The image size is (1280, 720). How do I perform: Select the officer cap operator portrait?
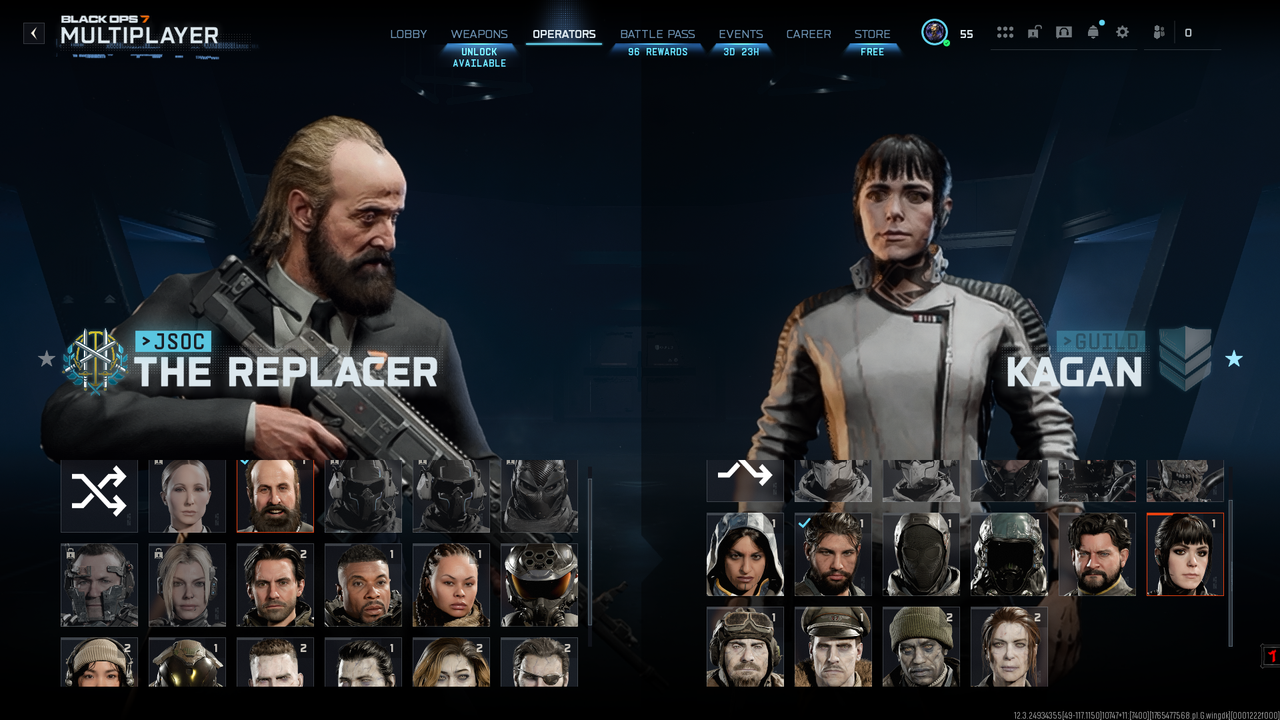pos(833,647)
